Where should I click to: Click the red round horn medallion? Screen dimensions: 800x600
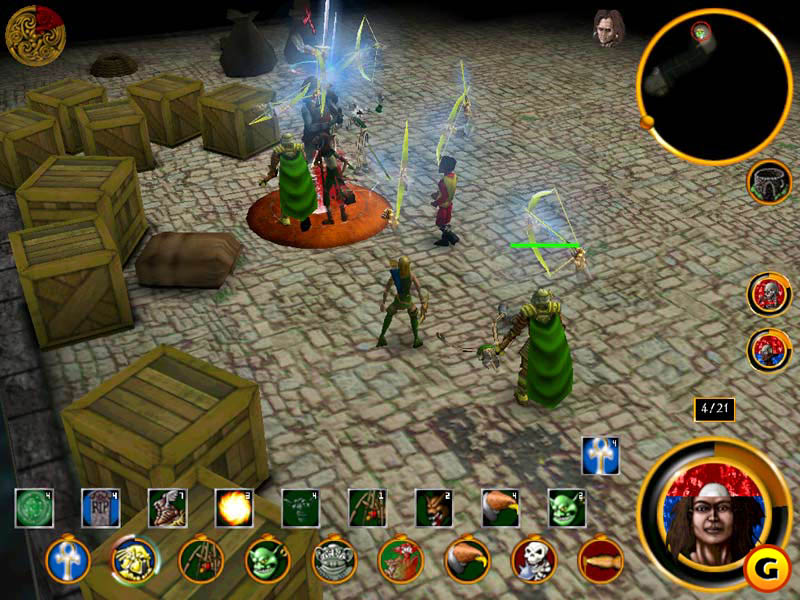(x=601, y=560)
